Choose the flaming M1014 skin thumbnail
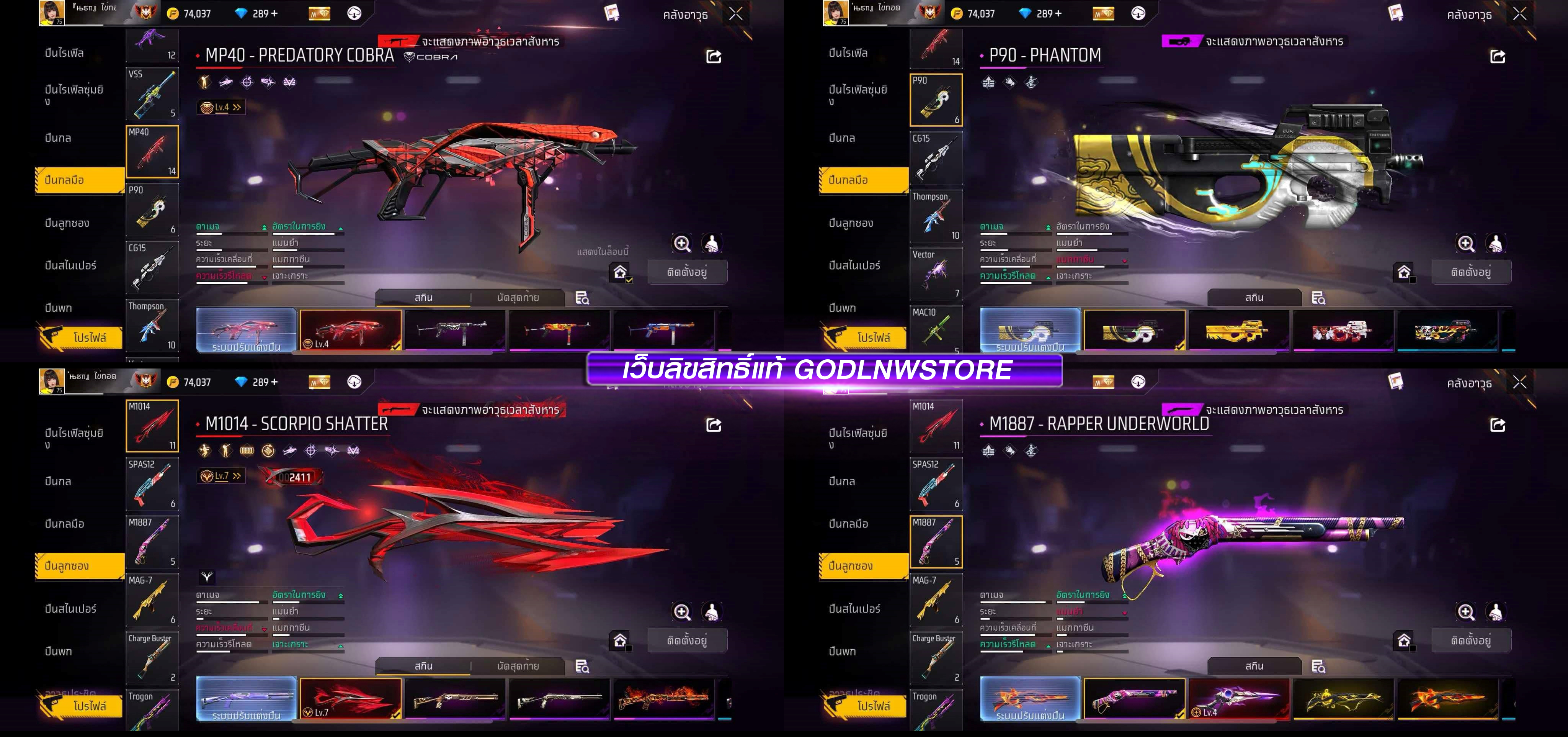 point(664,699)
